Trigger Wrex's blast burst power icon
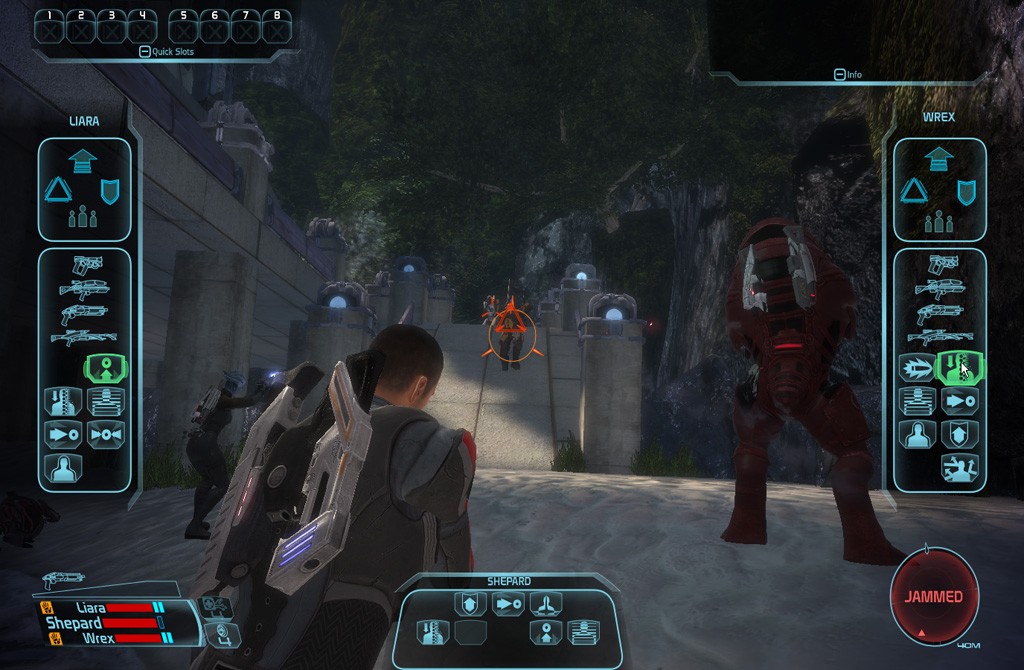This screenshot has width=1024, height=670. (x=916, y=367)
